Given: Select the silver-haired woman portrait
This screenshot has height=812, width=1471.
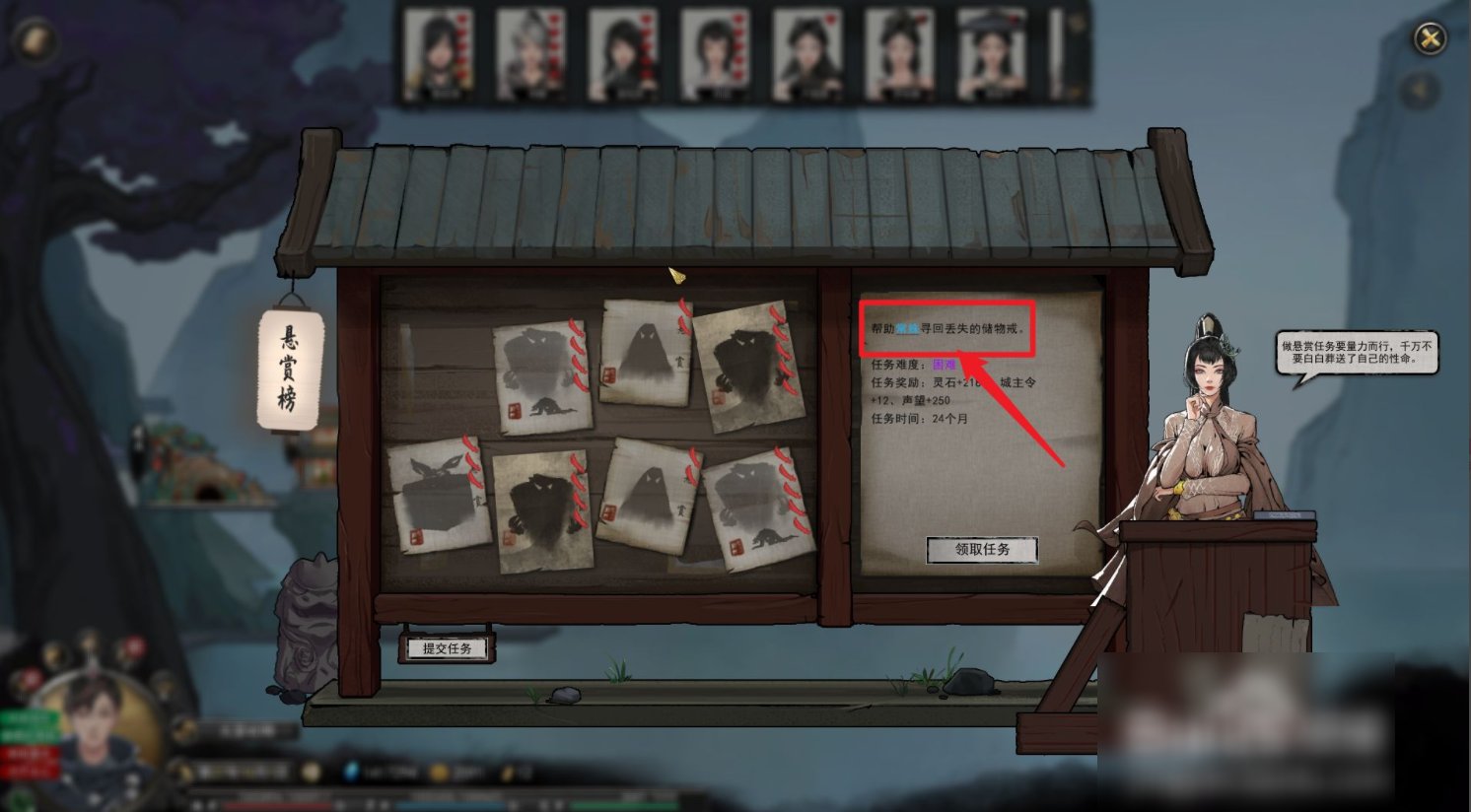Looking at the screenshot, I should [x=531, y=54].
